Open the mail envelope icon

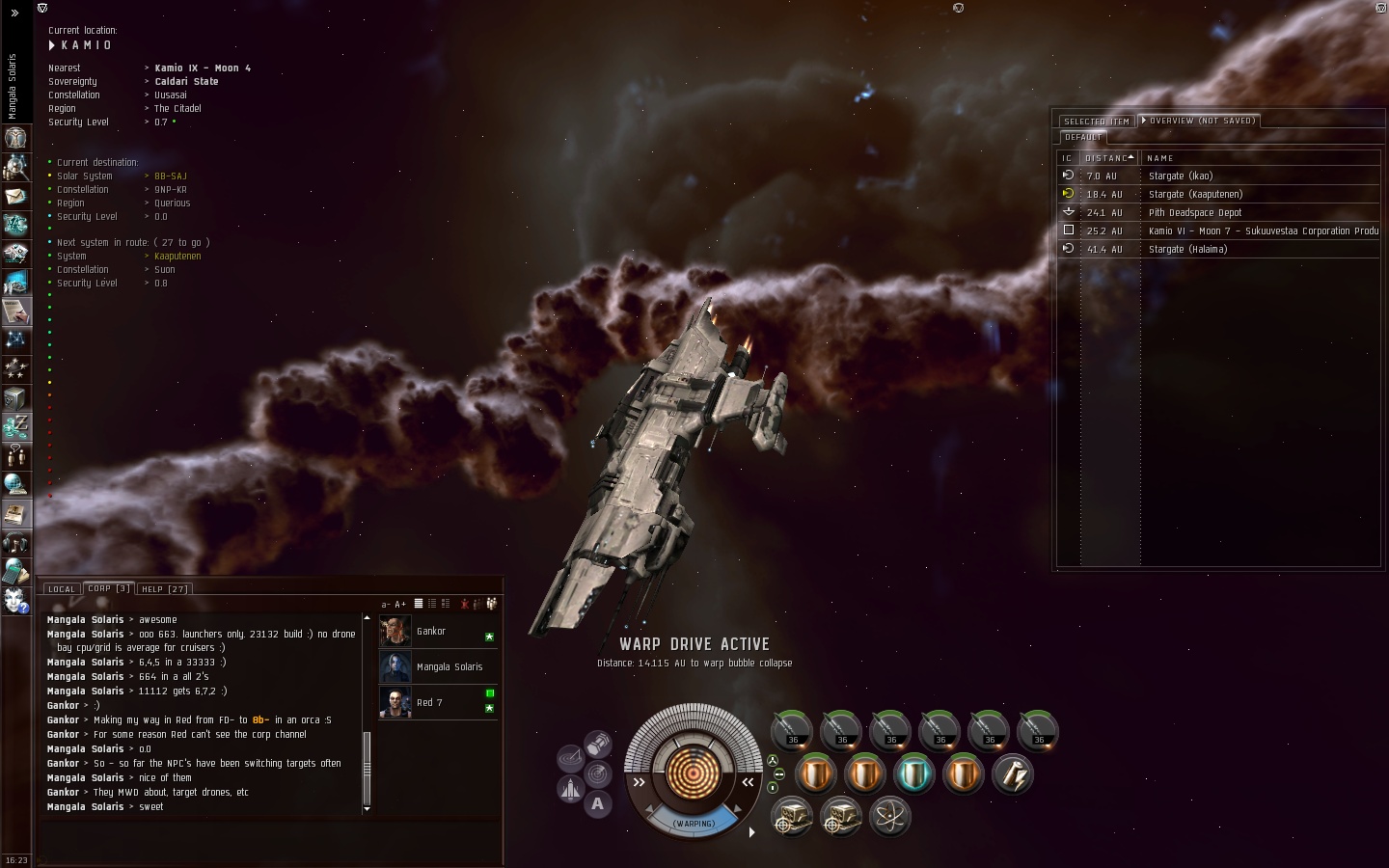coord(15,196)
